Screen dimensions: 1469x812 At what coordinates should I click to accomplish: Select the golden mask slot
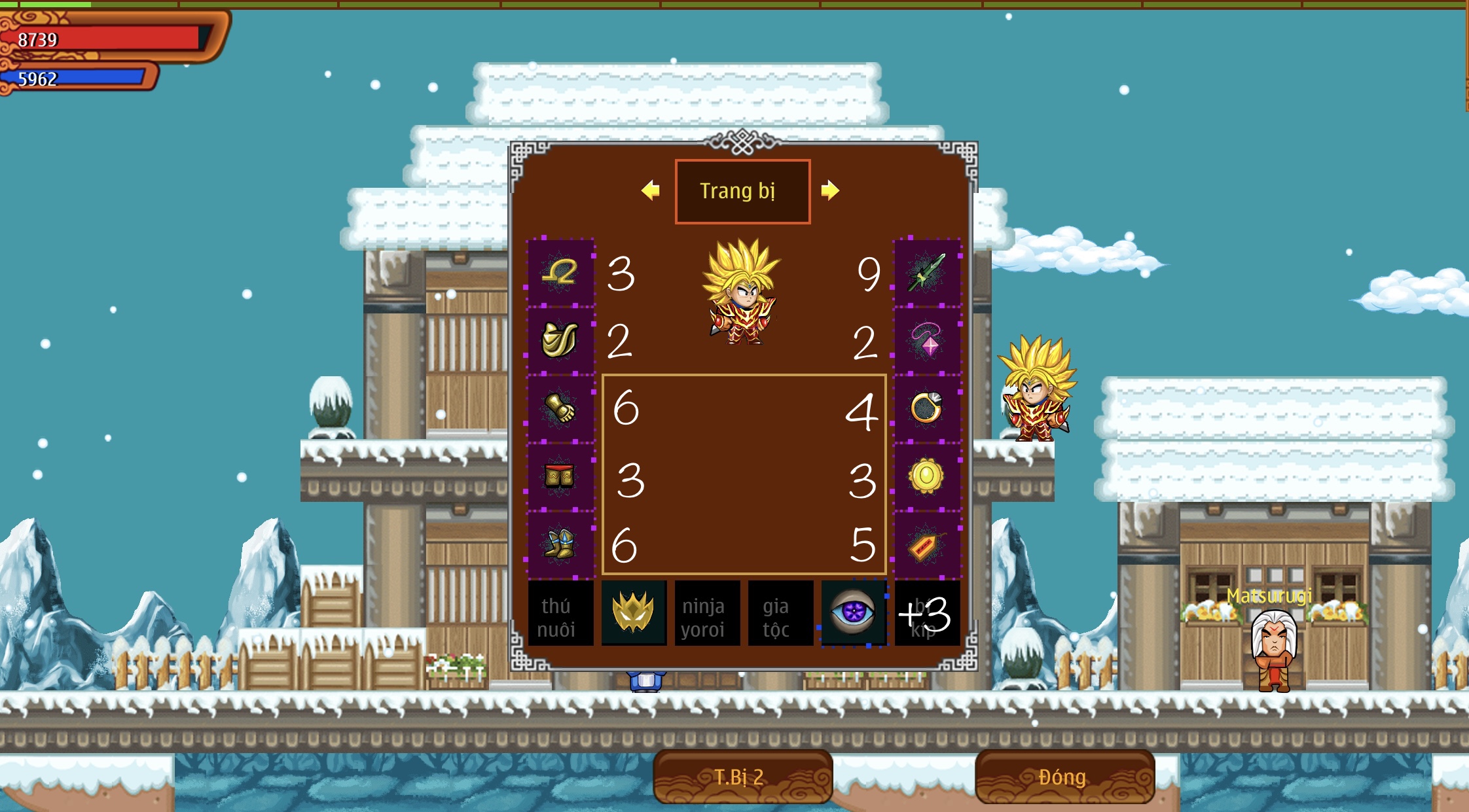click(634, 613)
